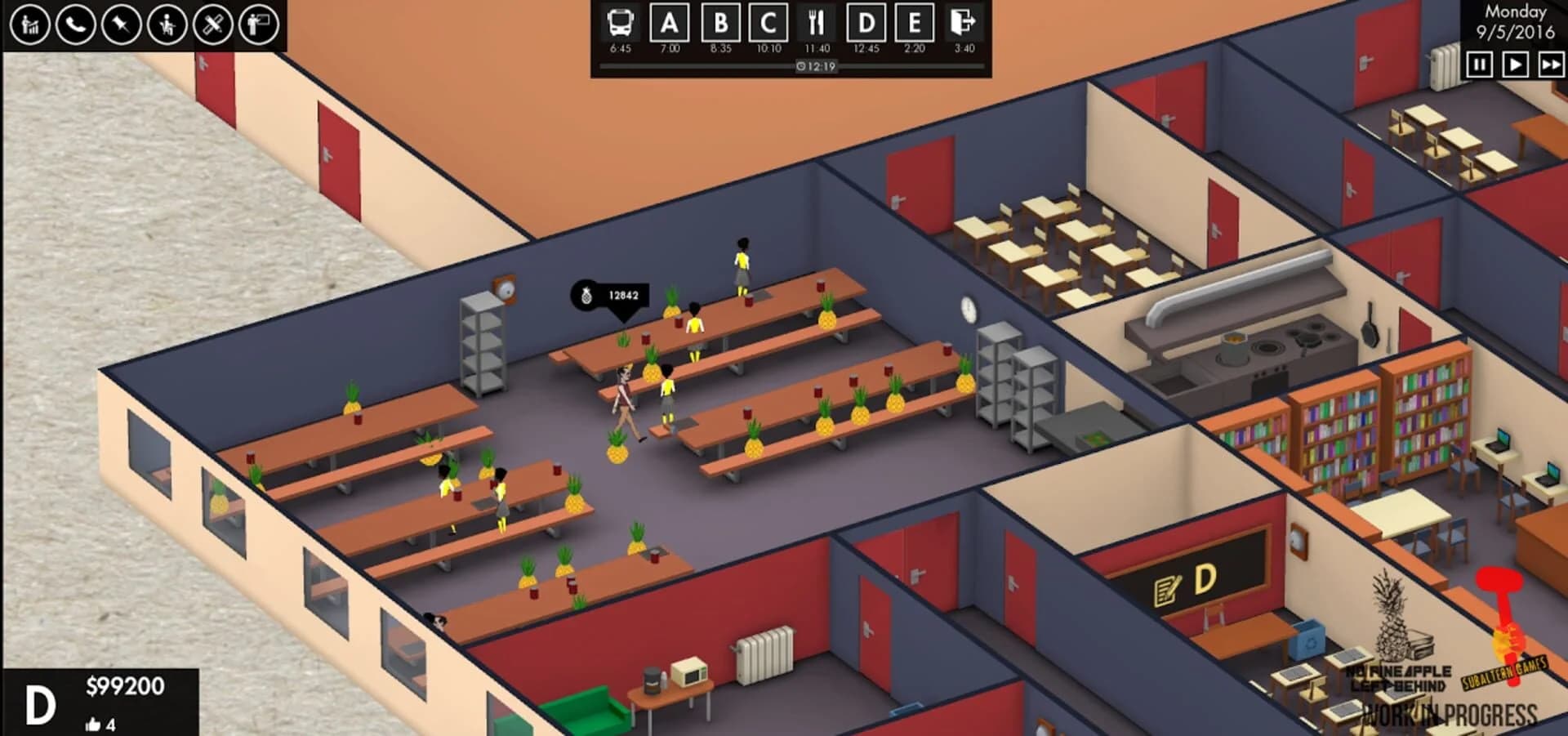The width and height of the screenshot is (1568, 736).
Task: Click the exit door icon at 3:40
Action: click(x=964, y=25)
